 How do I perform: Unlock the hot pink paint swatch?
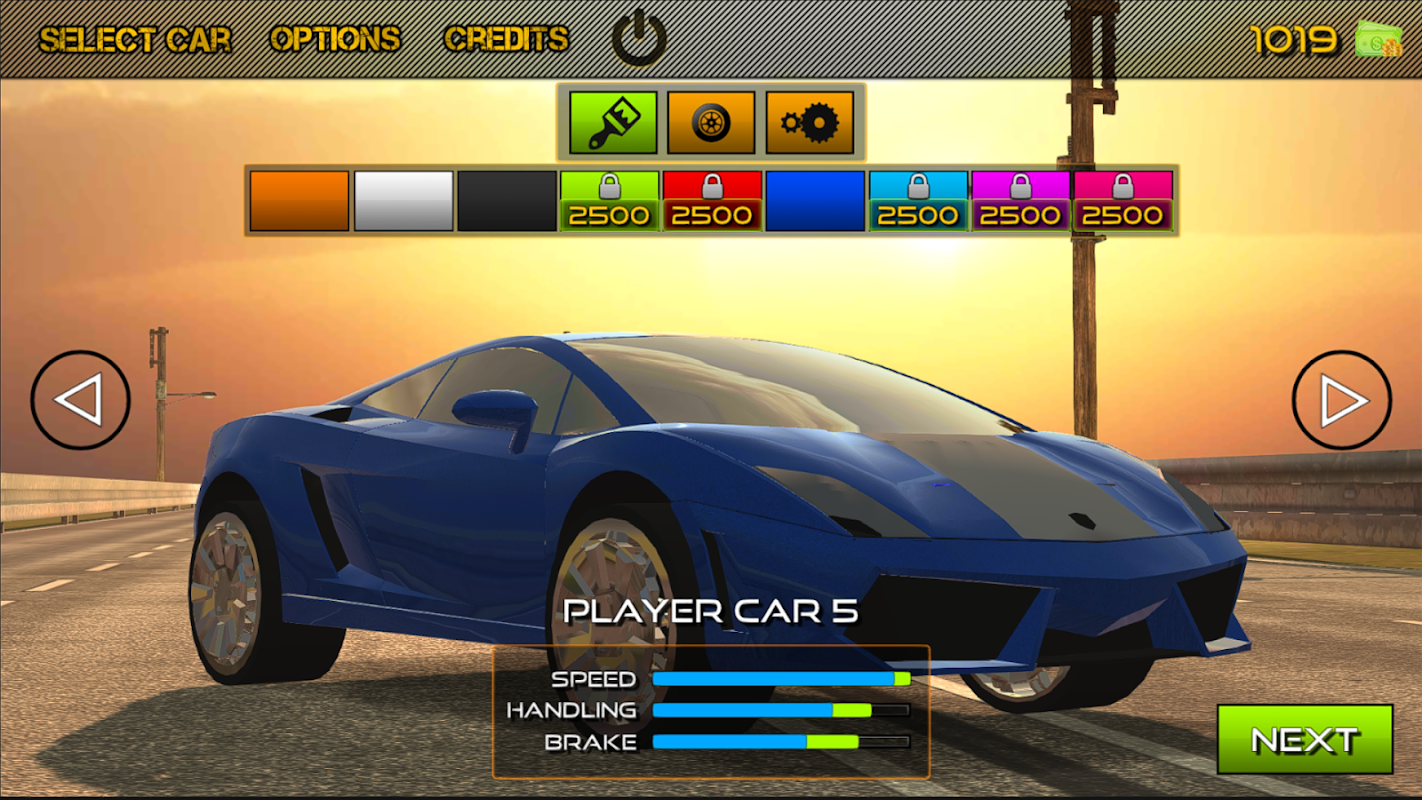click(1123, 201)
